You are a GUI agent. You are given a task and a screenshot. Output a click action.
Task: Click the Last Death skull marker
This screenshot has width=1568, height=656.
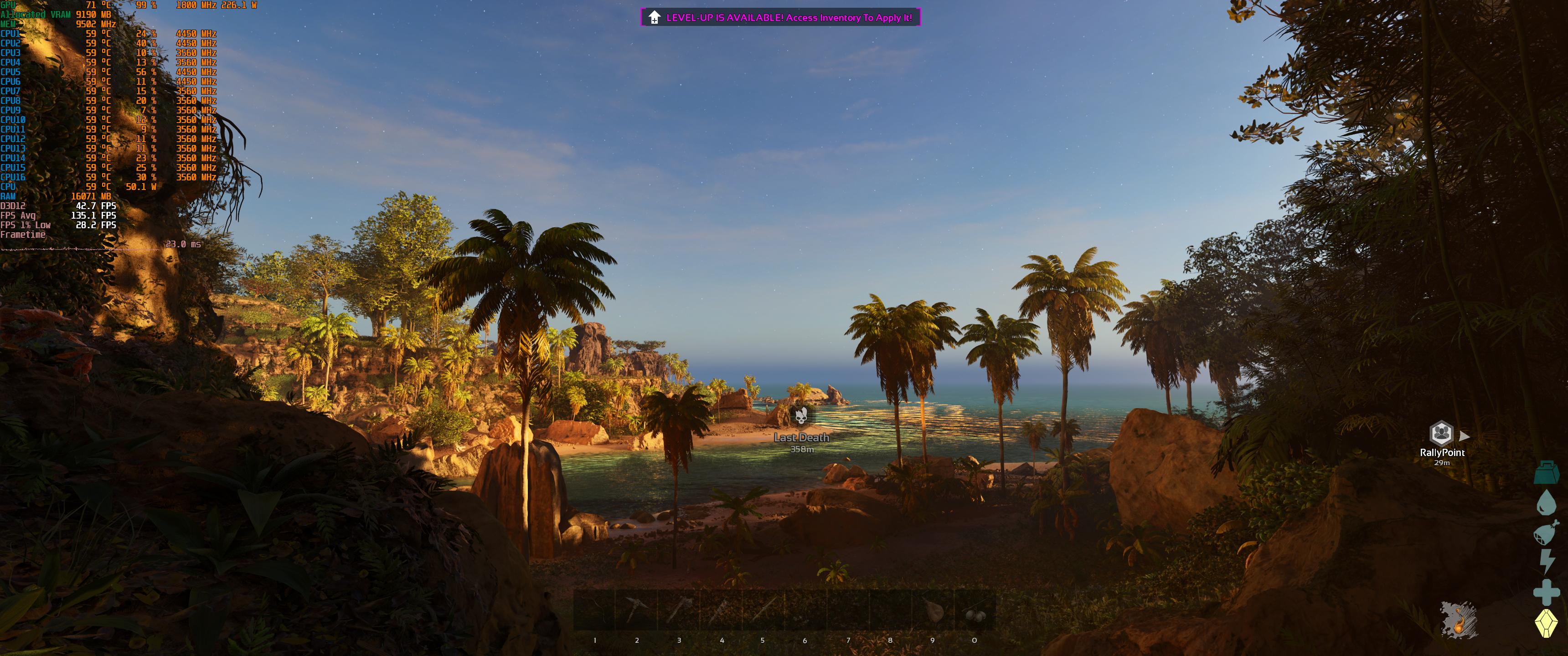[801, 416]
